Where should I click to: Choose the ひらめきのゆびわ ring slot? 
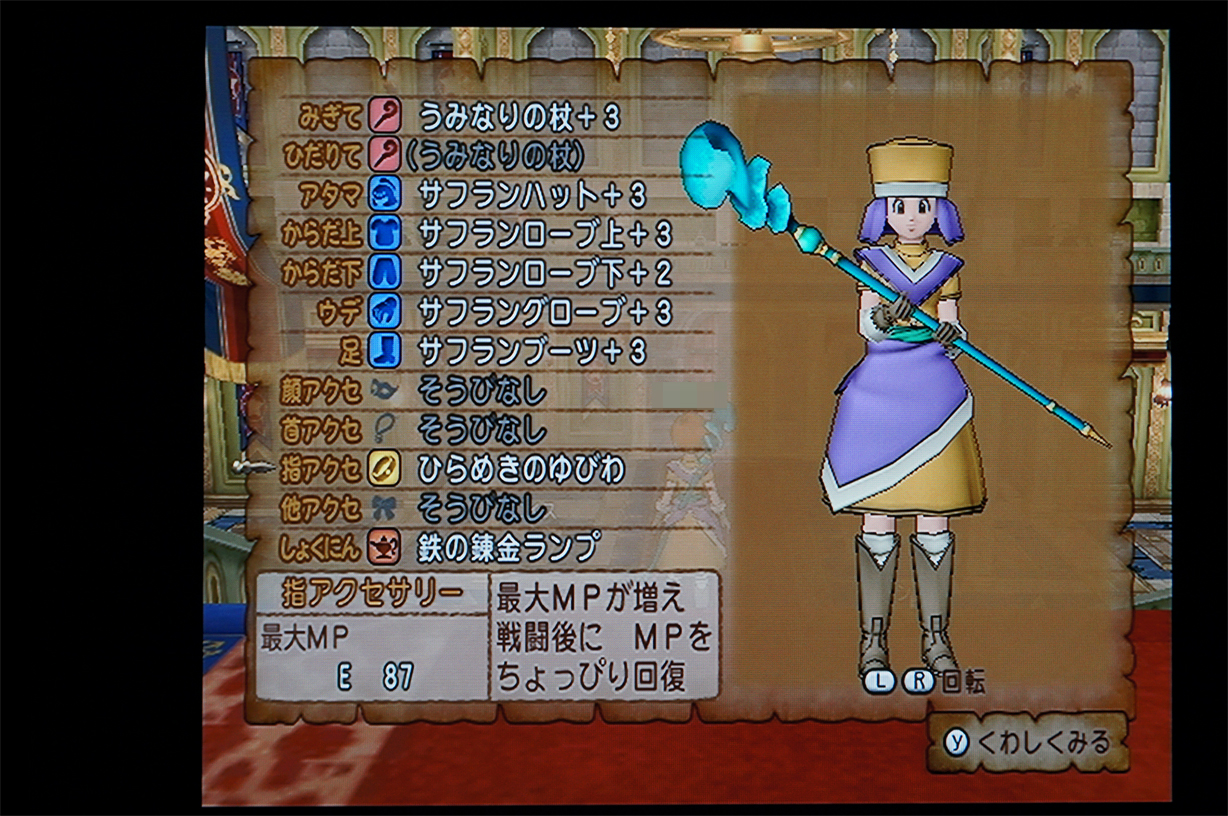click(520, 469)
